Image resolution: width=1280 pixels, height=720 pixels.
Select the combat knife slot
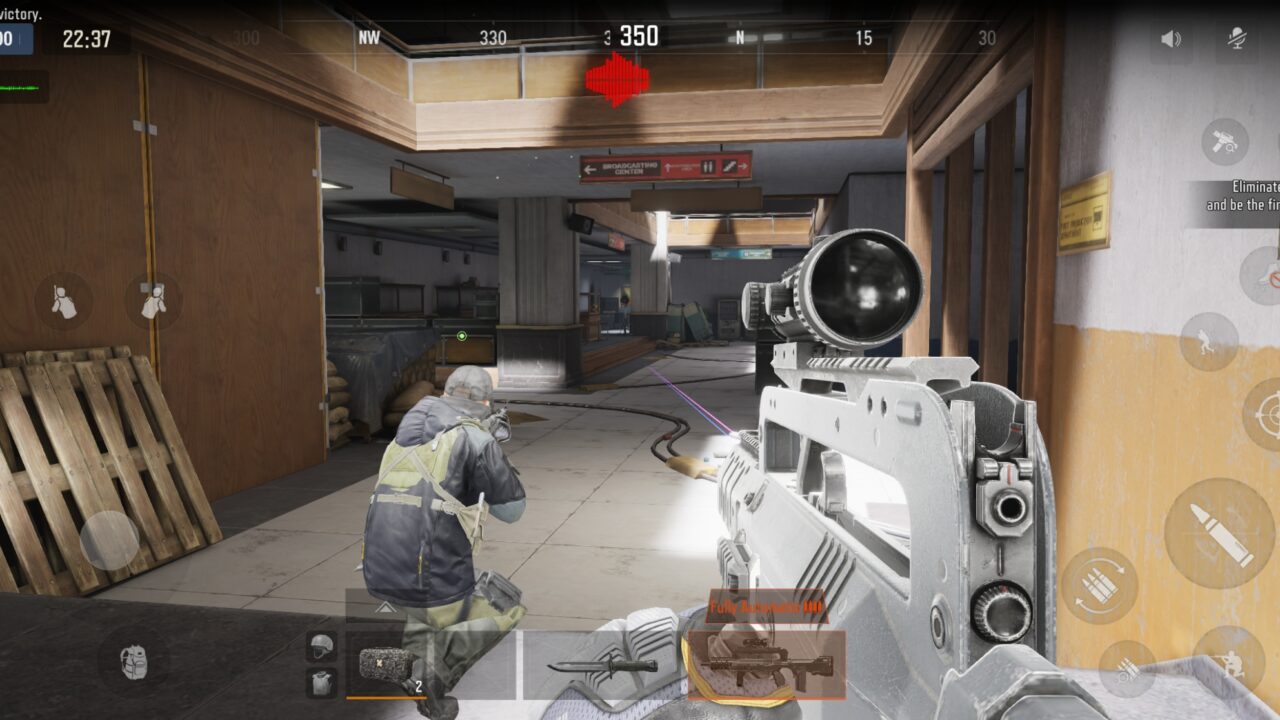(601, 665)
